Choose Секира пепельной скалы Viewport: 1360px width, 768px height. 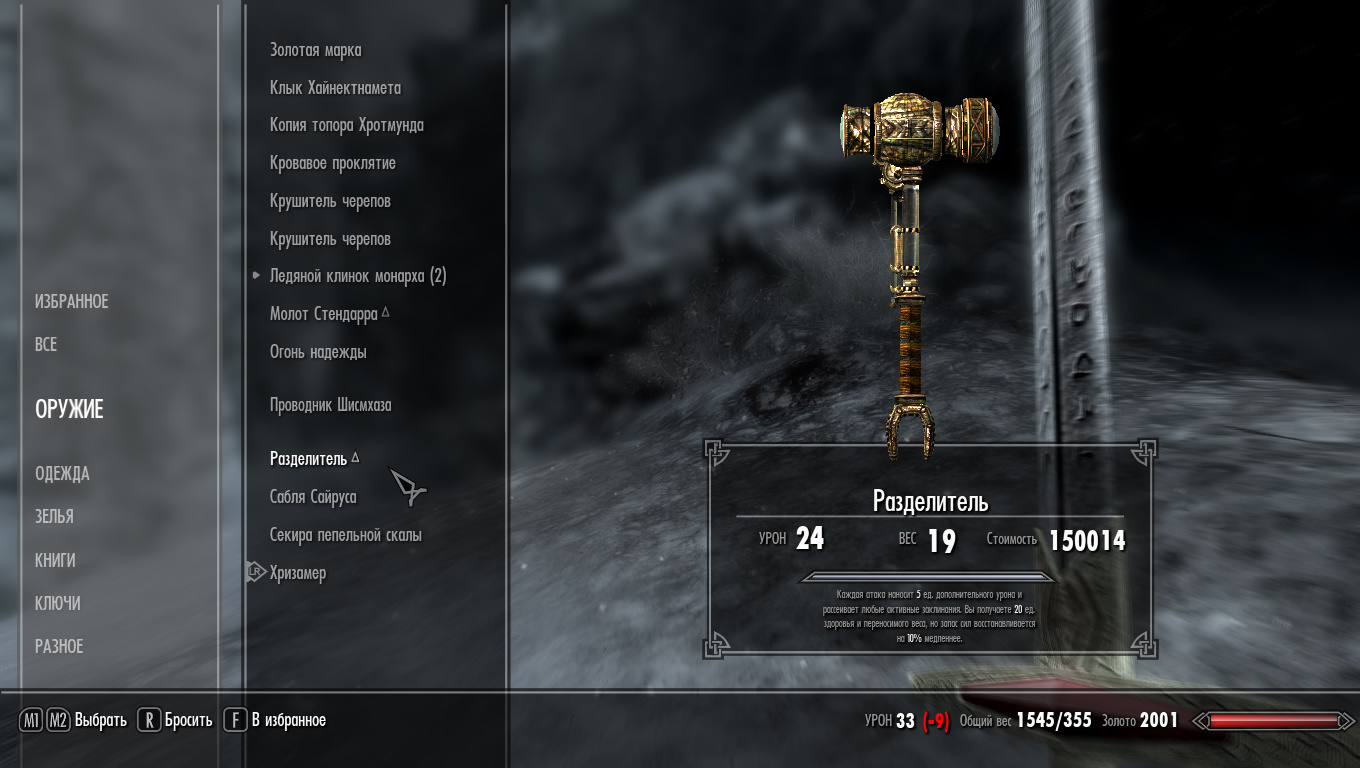345,535
